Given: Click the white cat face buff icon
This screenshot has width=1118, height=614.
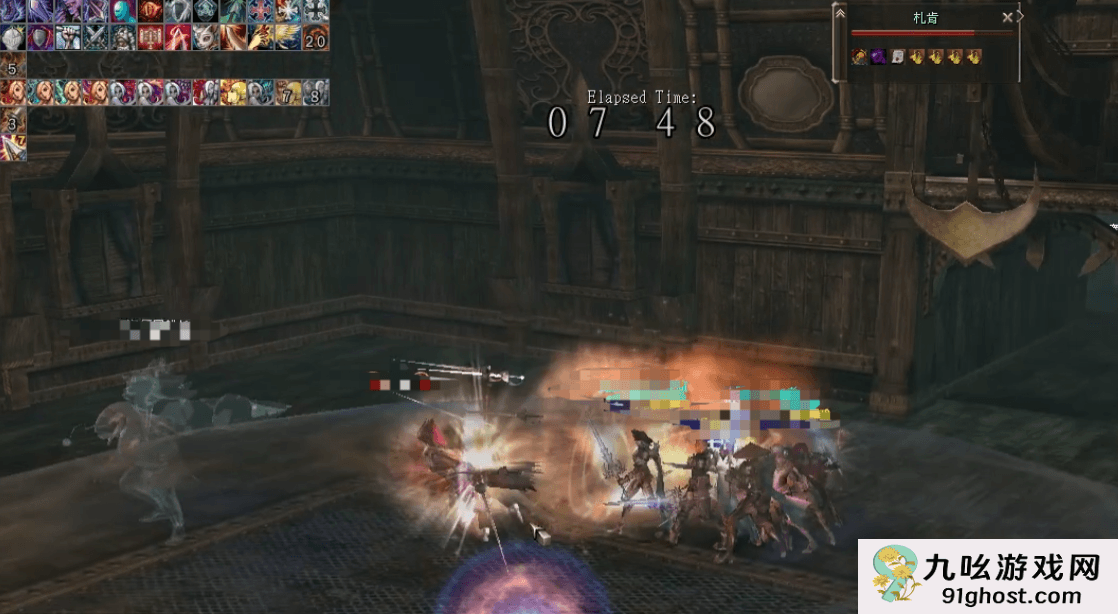Looking at the screenshot, I should point(205,38).
